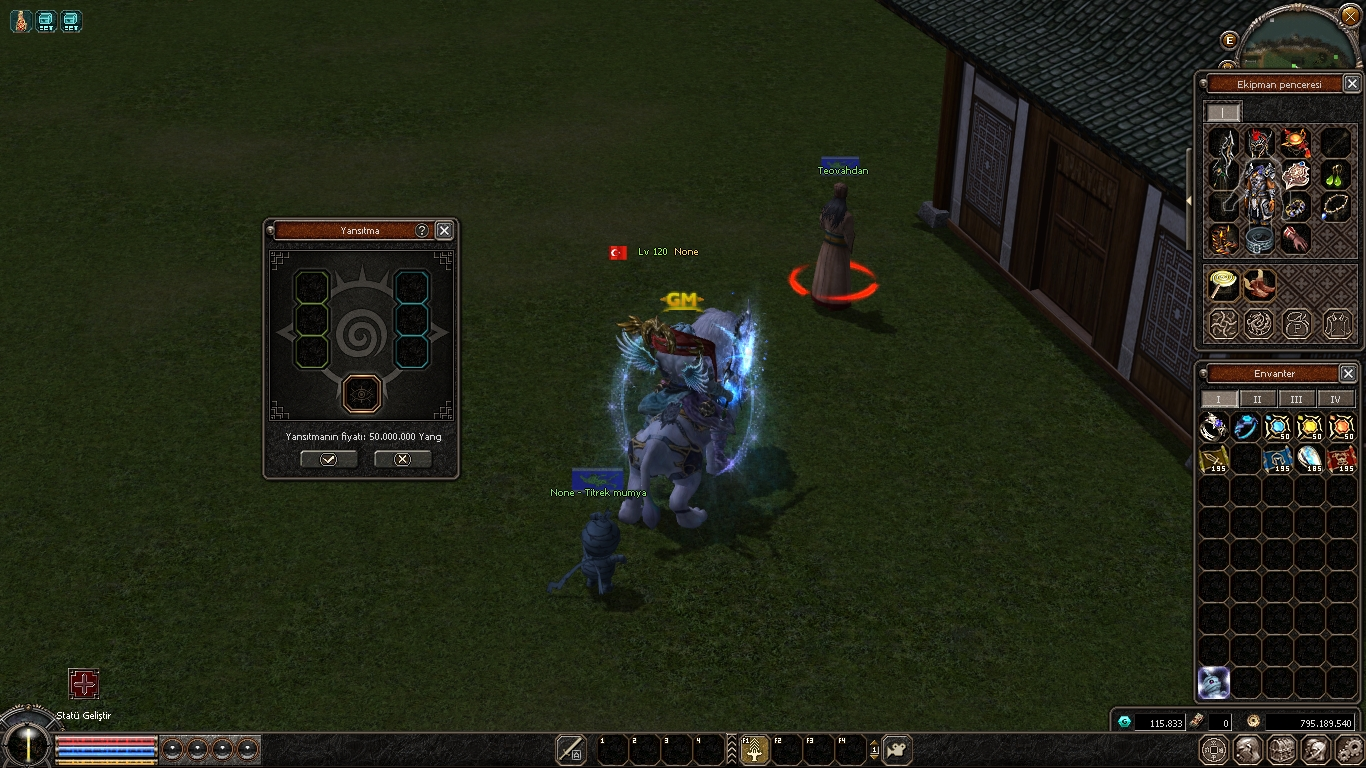
Task: Select the blue gem stack in inventory
Action: (x=1277, y=428)
